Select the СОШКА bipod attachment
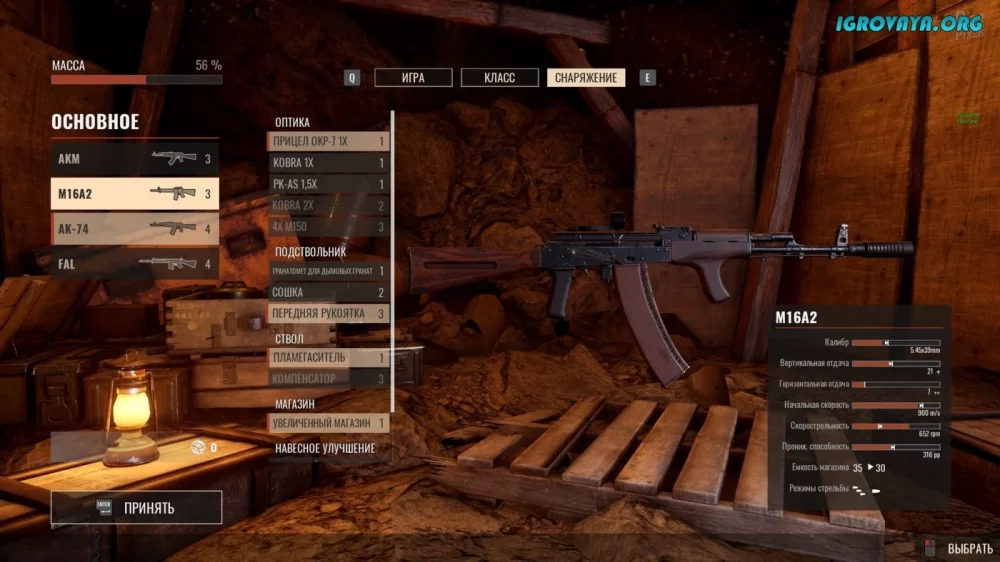The height and width of the screenshot is (562, 1000). tap(328, 293)
